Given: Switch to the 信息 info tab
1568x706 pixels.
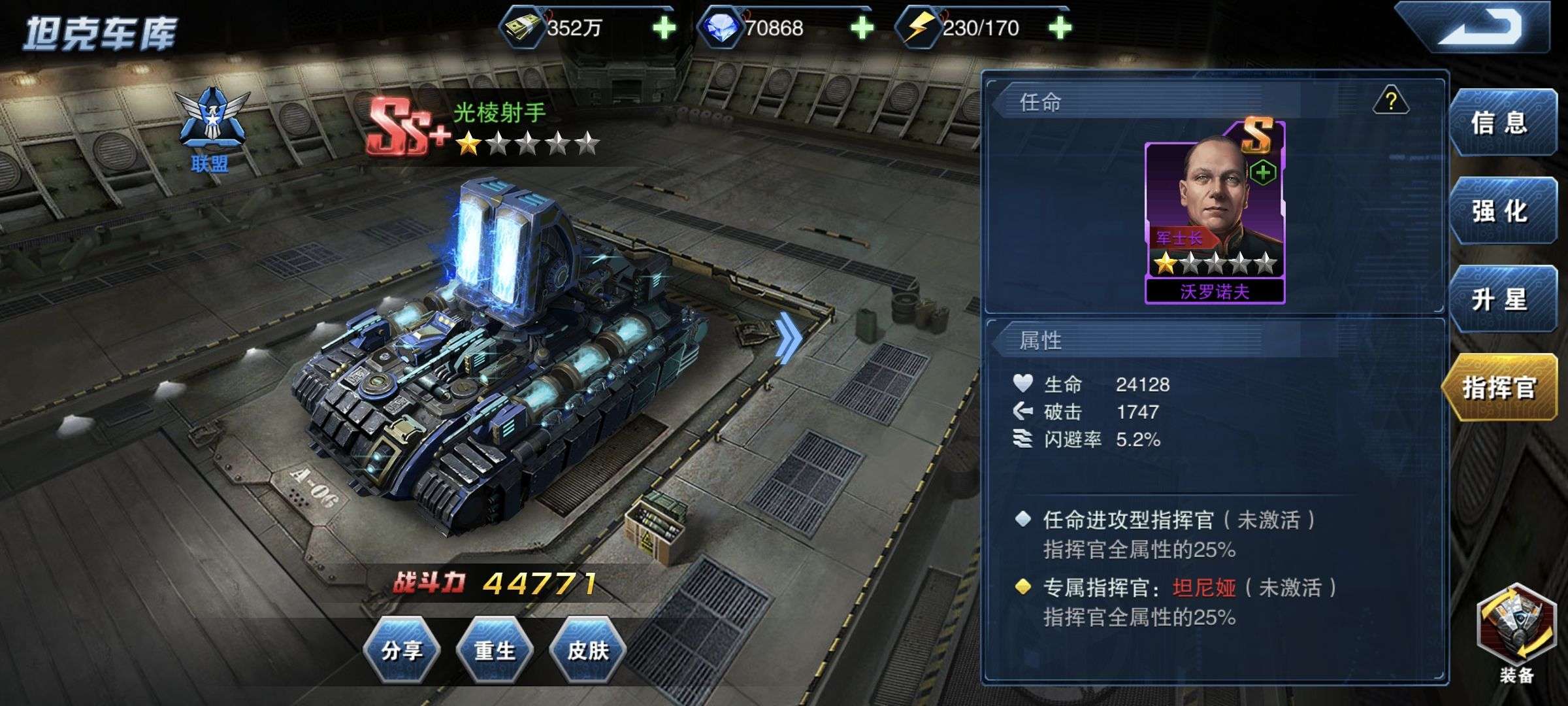Looking at the screenshot, I should tap(1500, 123).
